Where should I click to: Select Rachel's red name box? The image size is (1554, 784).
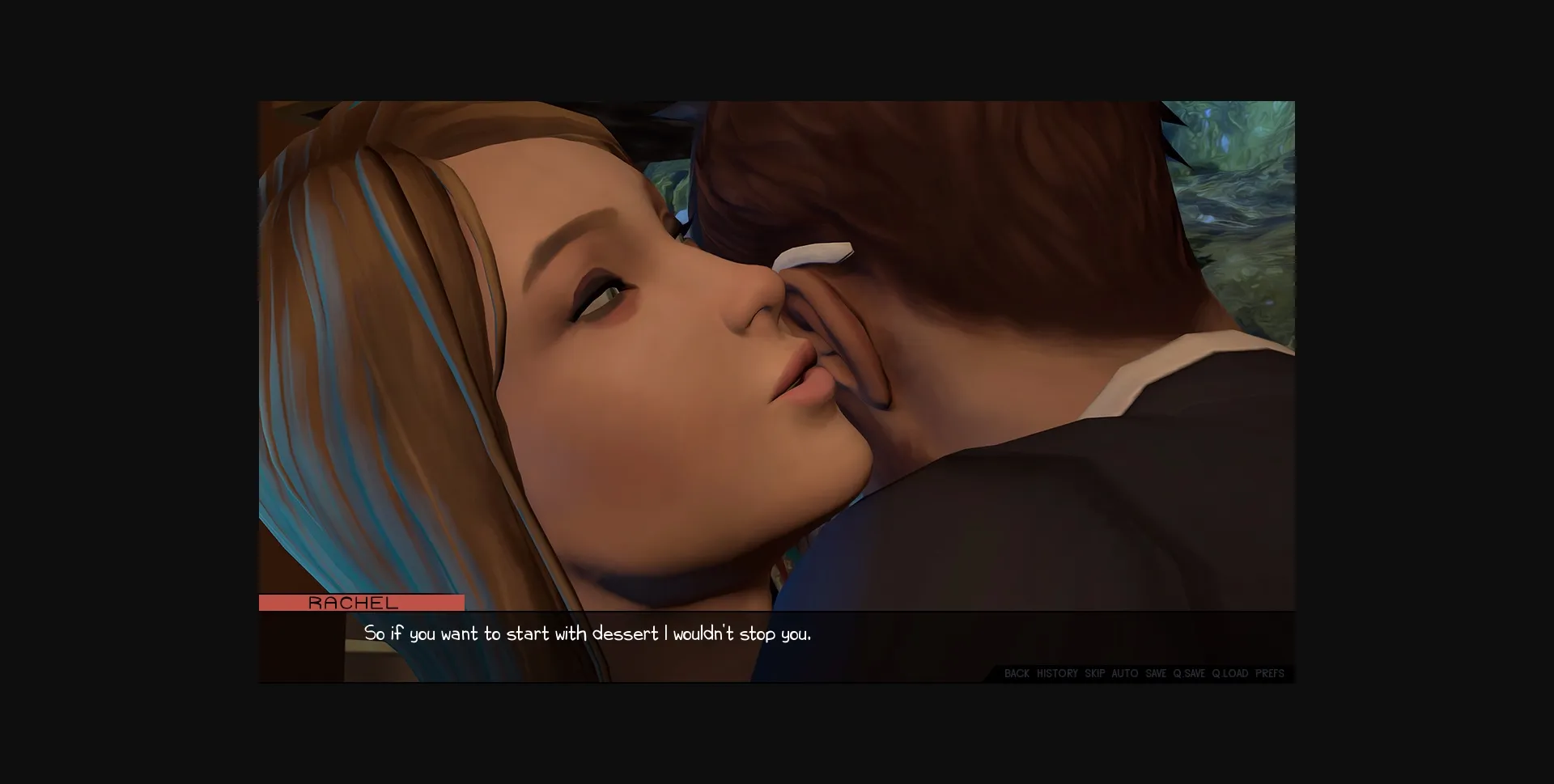361,603
